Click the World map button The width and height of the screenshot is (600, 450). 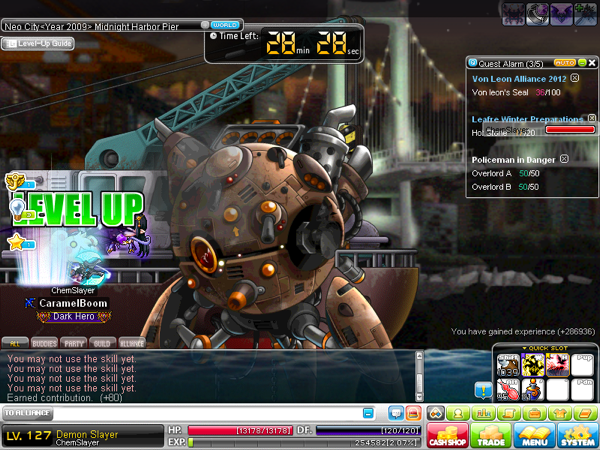[226, 24]
